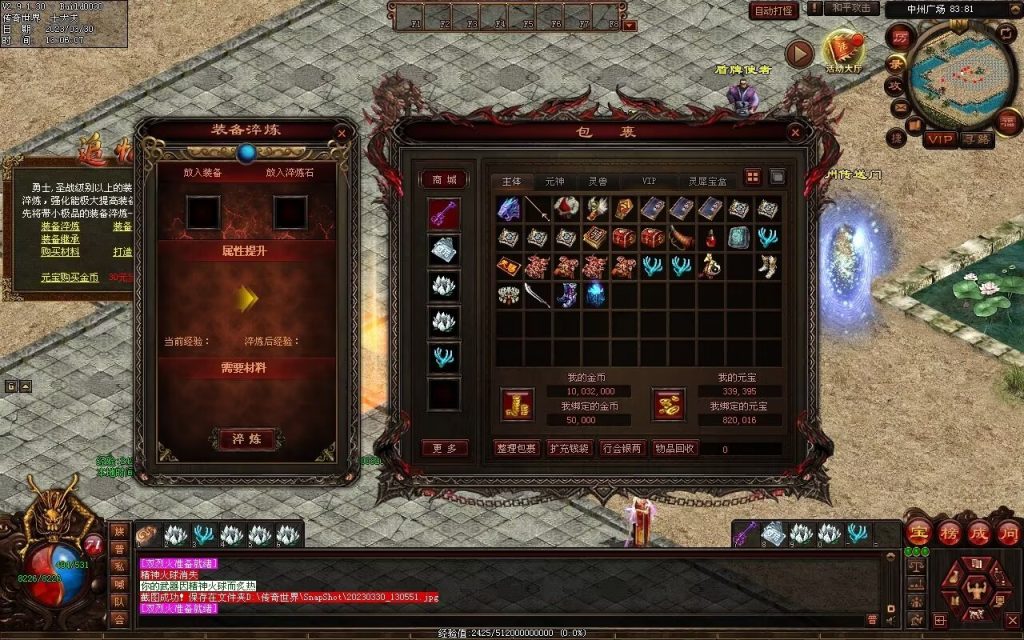Click the 装备继承 link in NPC dialog
1024x640 pixels.
click(x=60, y=239)
